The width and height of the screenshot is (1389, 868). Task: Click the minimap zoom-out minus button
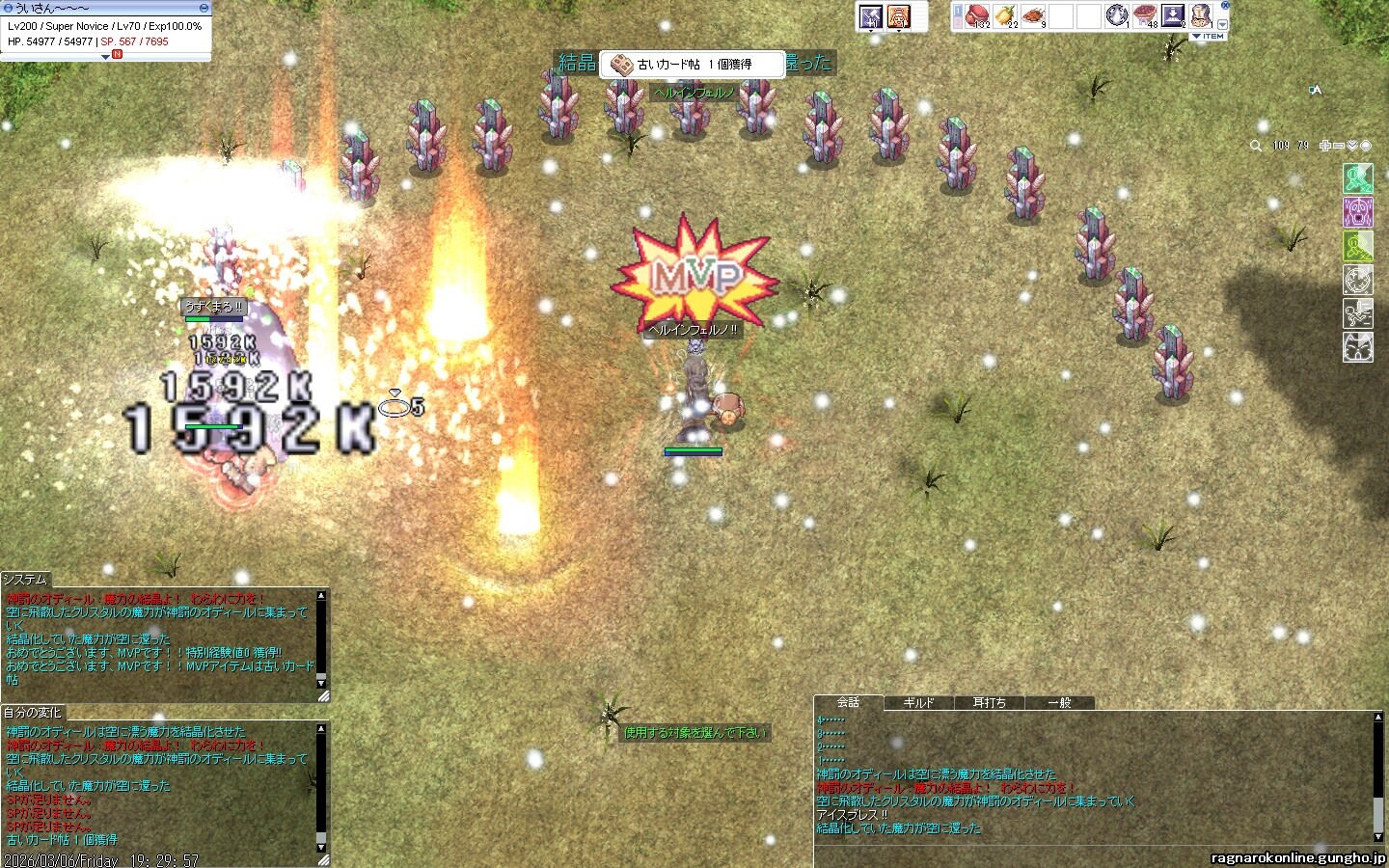tap(1339, 146)
